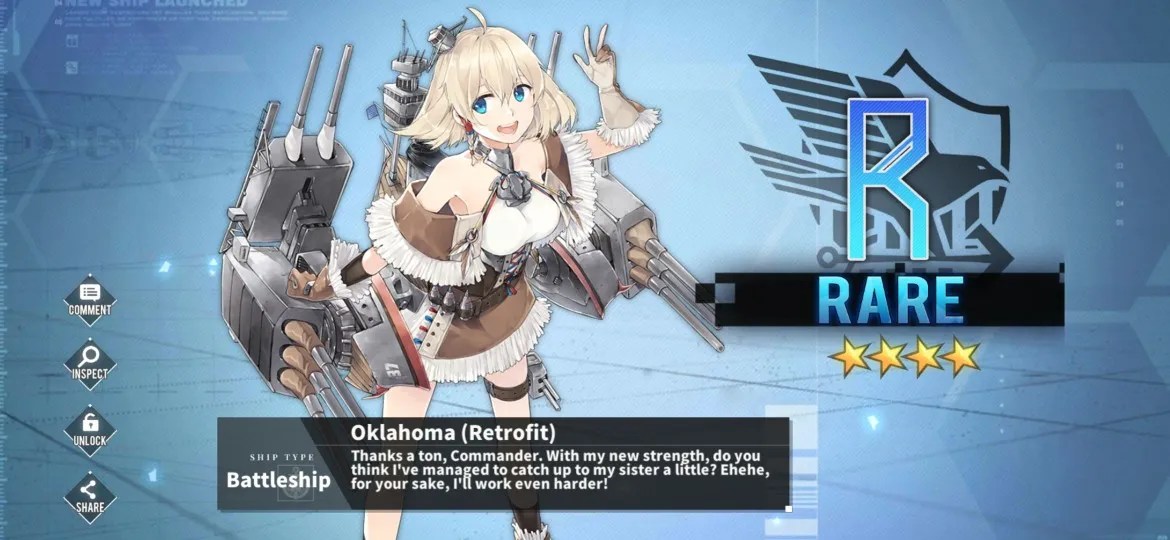The height and width of the screenshot is (540, 1170).
Task: Share this ship via the Share button
Action: [x=90, y=494]
